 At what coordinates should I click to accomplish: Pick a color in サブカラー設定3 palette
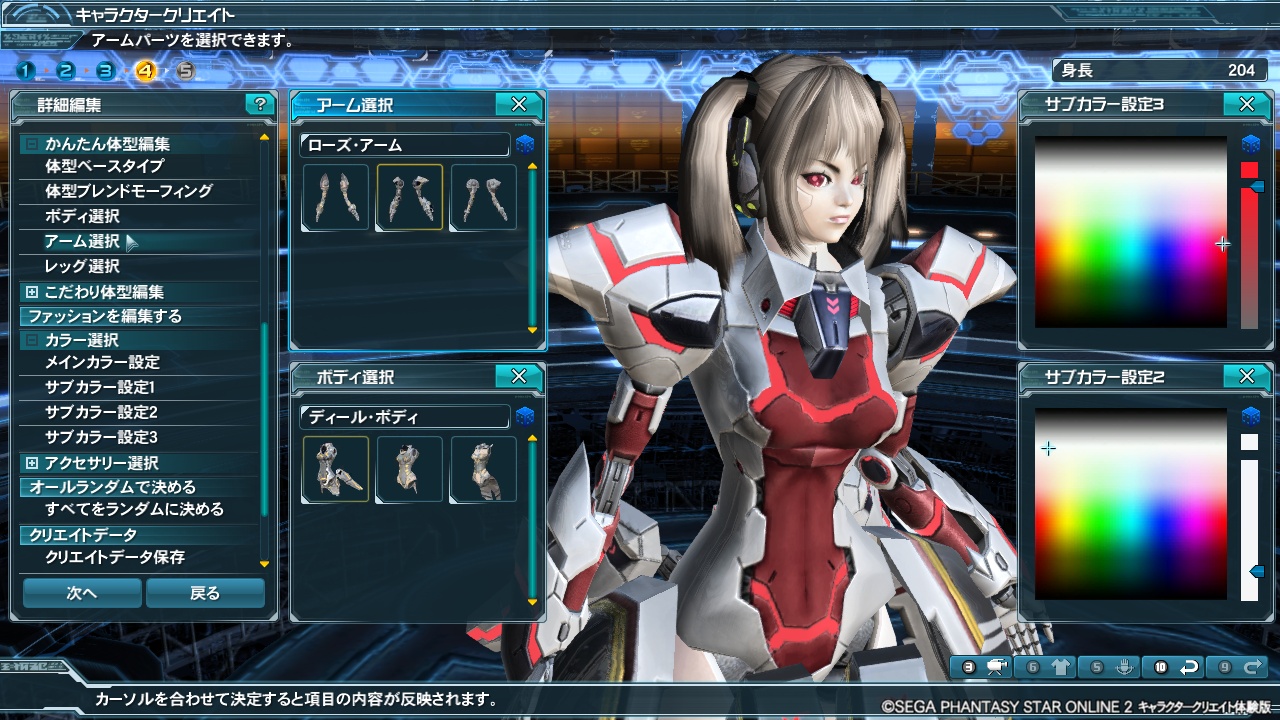coord(1130,232)
